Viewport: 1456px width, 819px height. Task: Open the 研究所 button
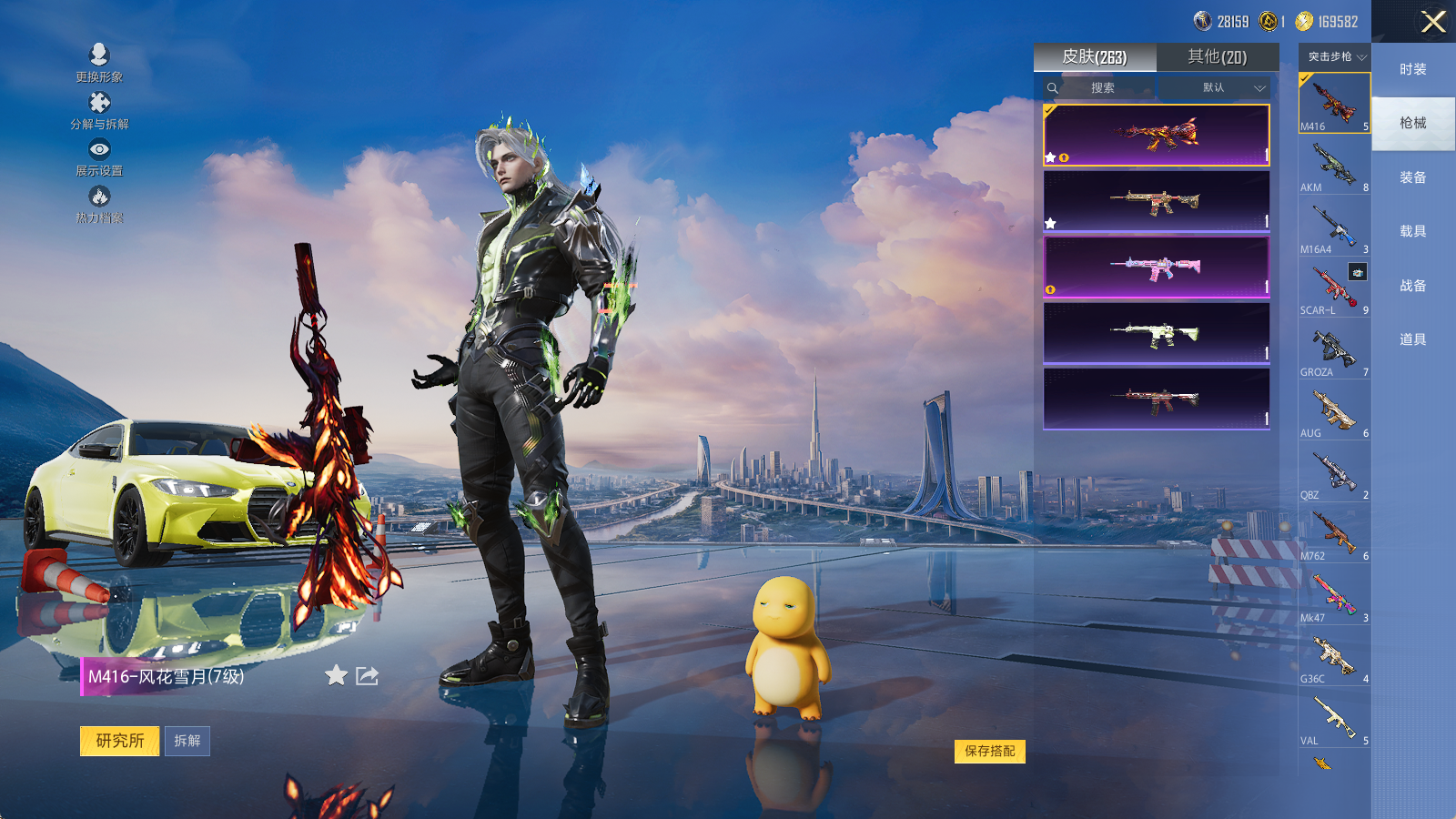[x=119, y=741]
